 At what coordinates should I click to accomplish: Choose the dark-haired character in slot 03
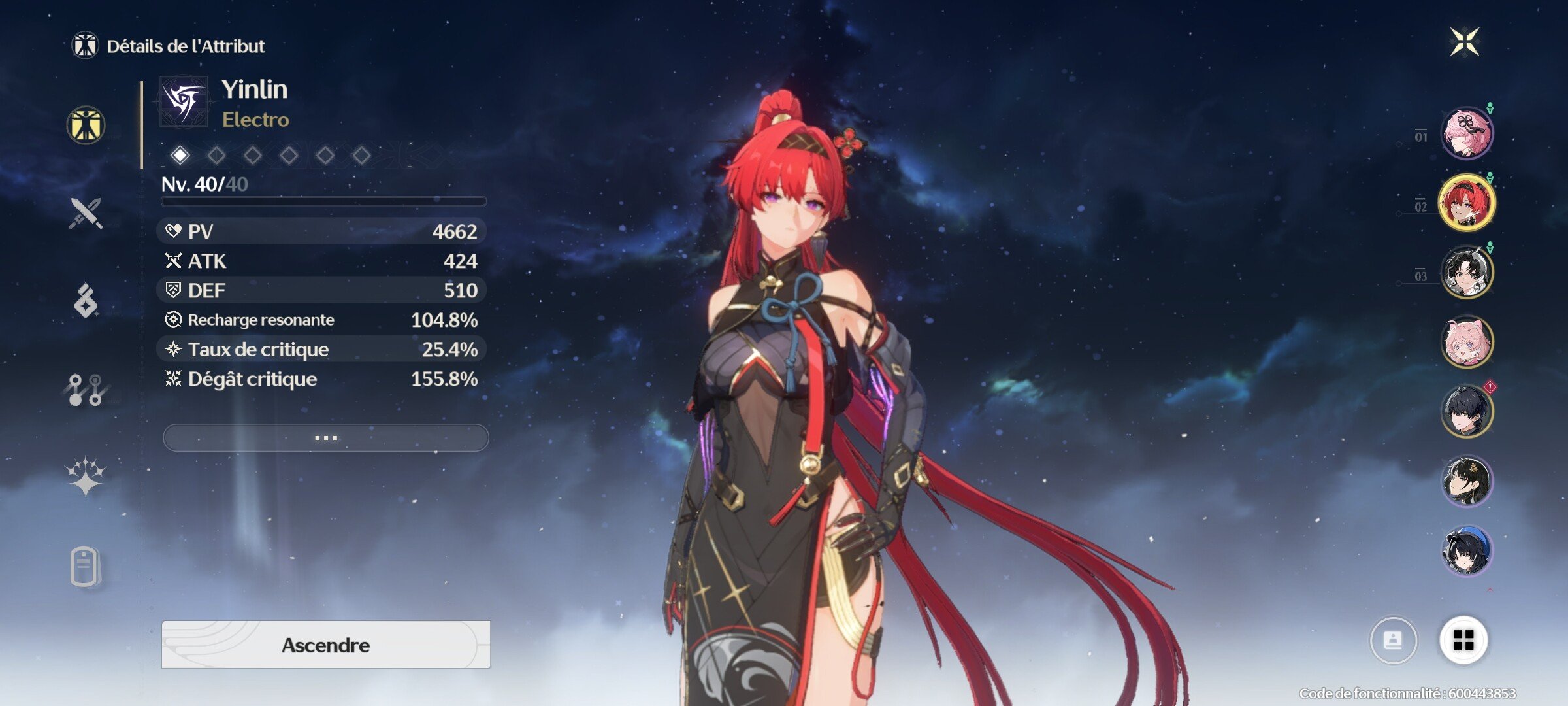1467,272
